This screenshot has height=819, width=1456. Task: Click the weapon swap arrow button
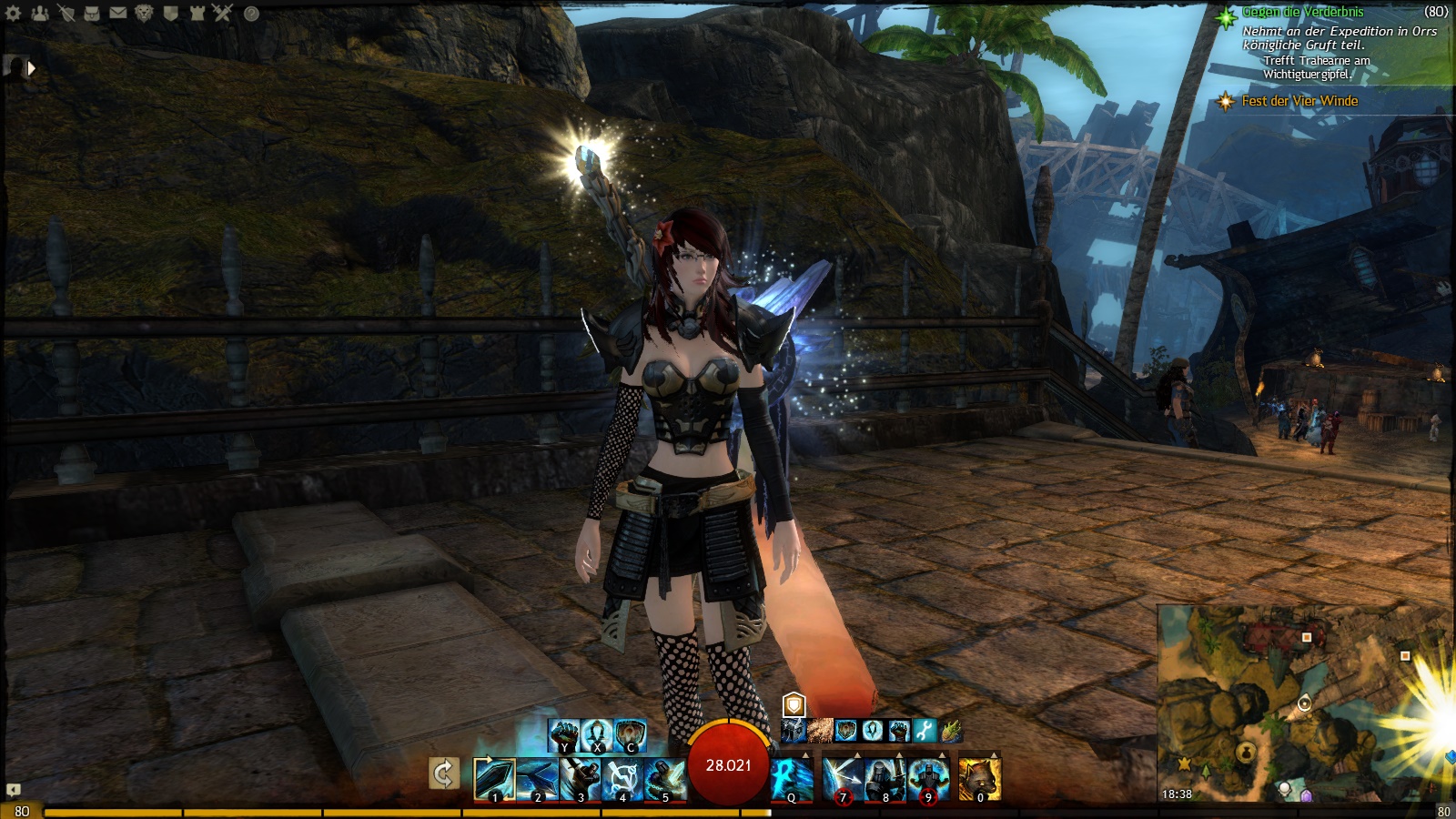443,774
